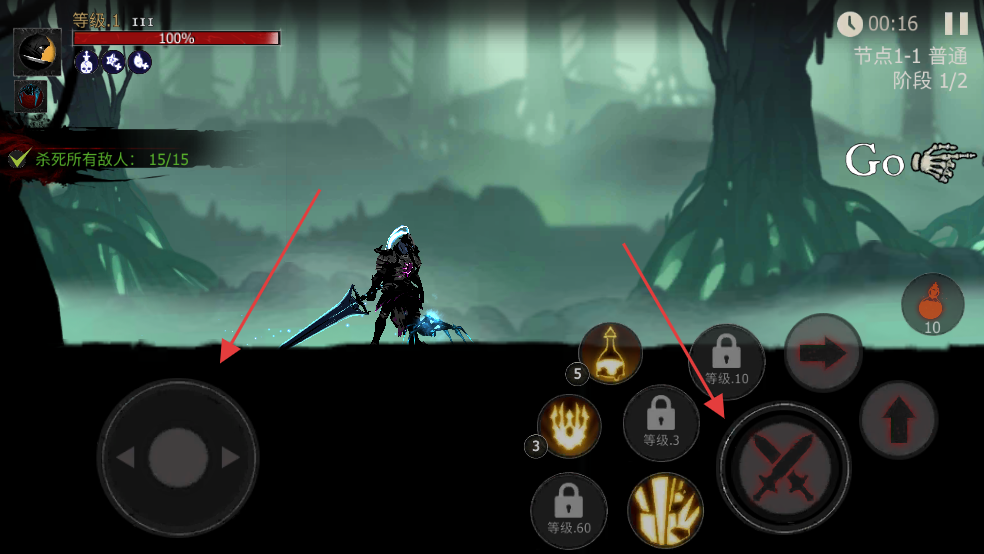Viewport: 984px width, 554px height.
Task: Click the player portrait avatar
Action: pos(37,52)
